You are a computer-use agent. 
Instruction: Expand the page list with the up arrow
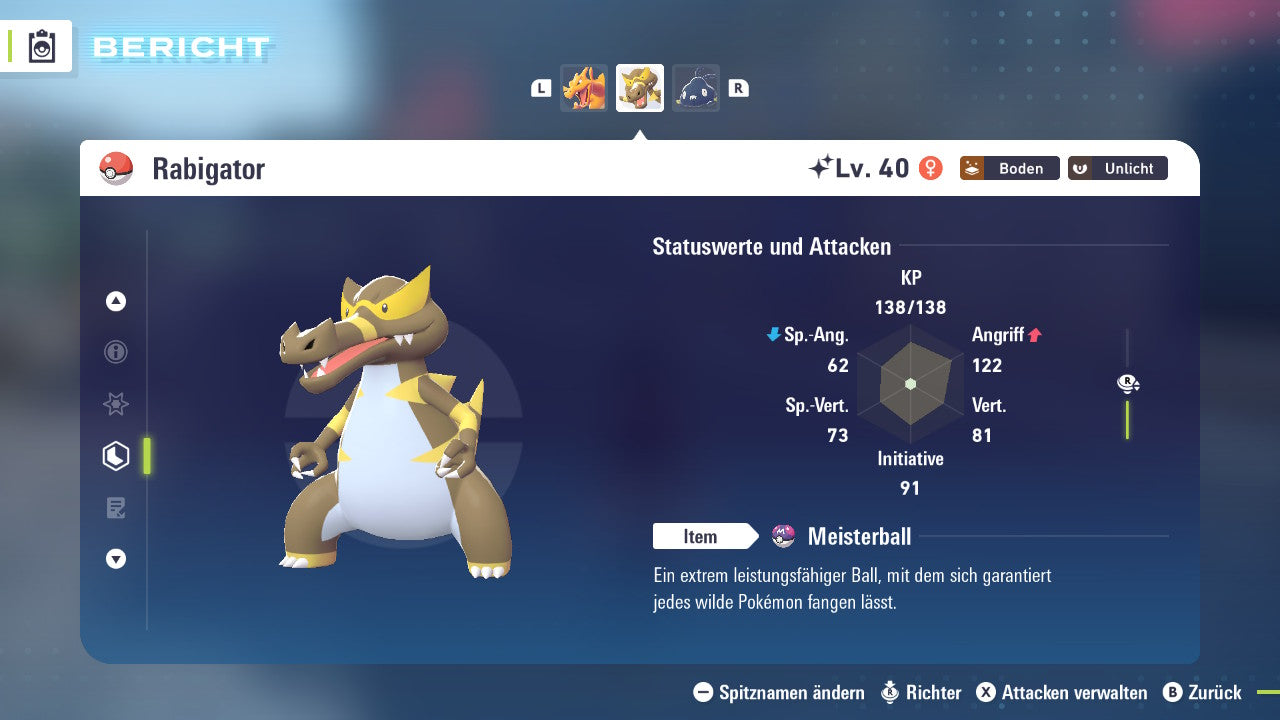(115, 301)
